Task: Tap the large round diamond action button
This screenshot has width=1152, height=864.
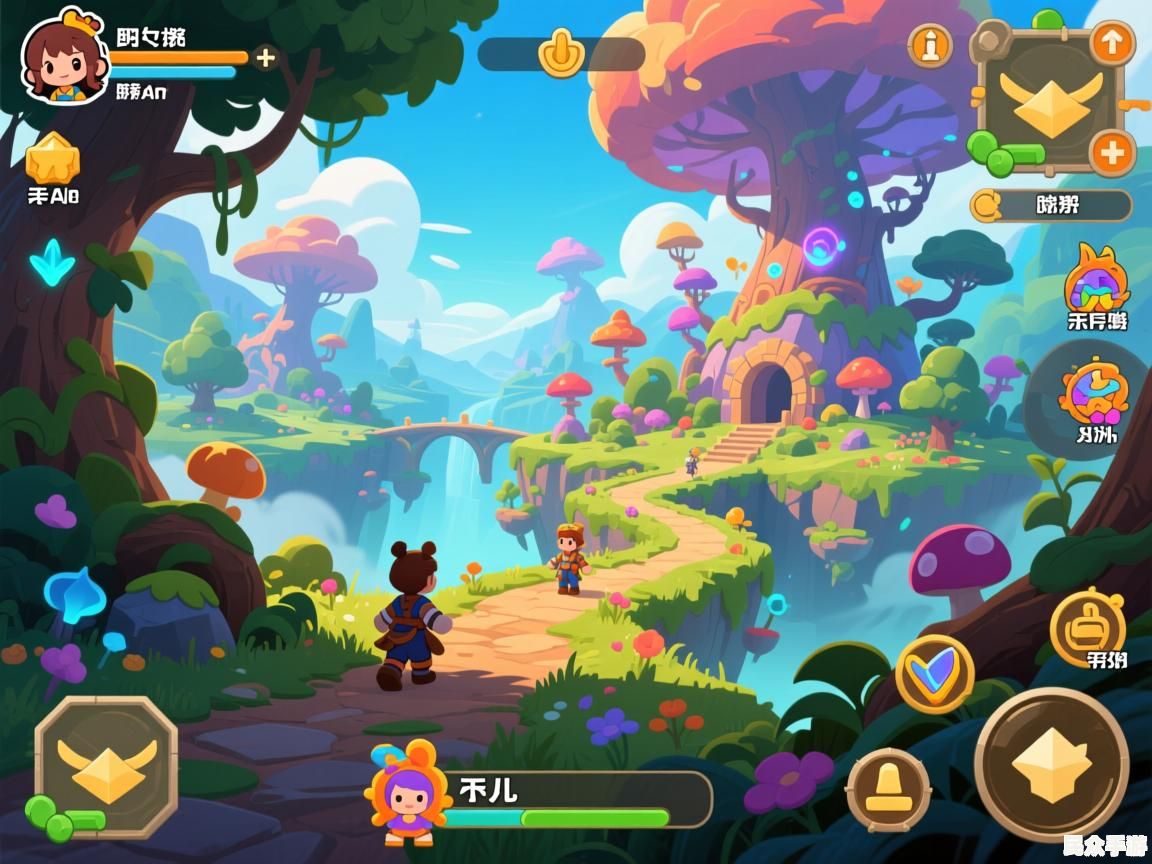Action: pyautogui.click(x=1051, y=764)
